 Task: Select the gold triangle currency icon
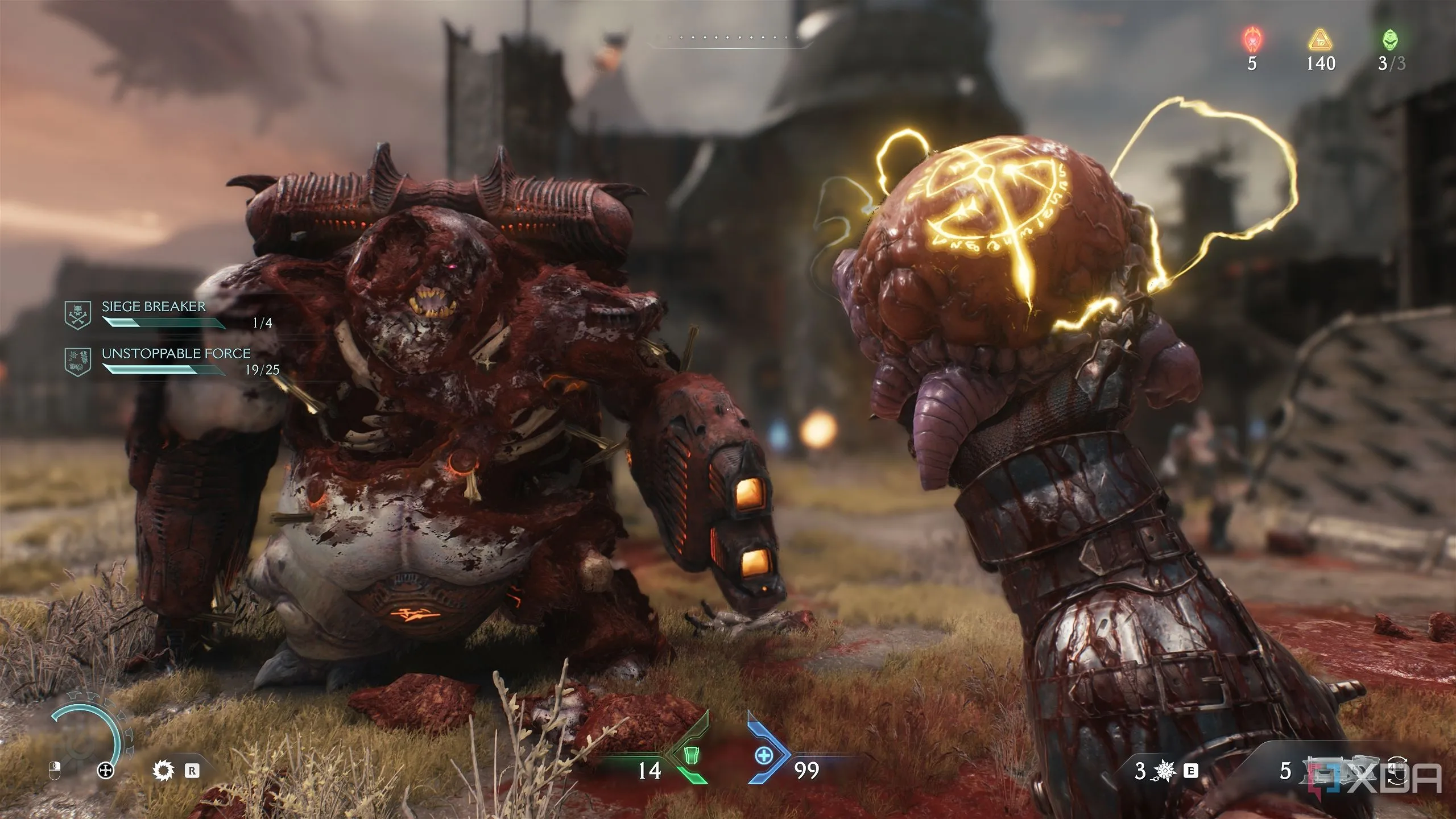1320,40
